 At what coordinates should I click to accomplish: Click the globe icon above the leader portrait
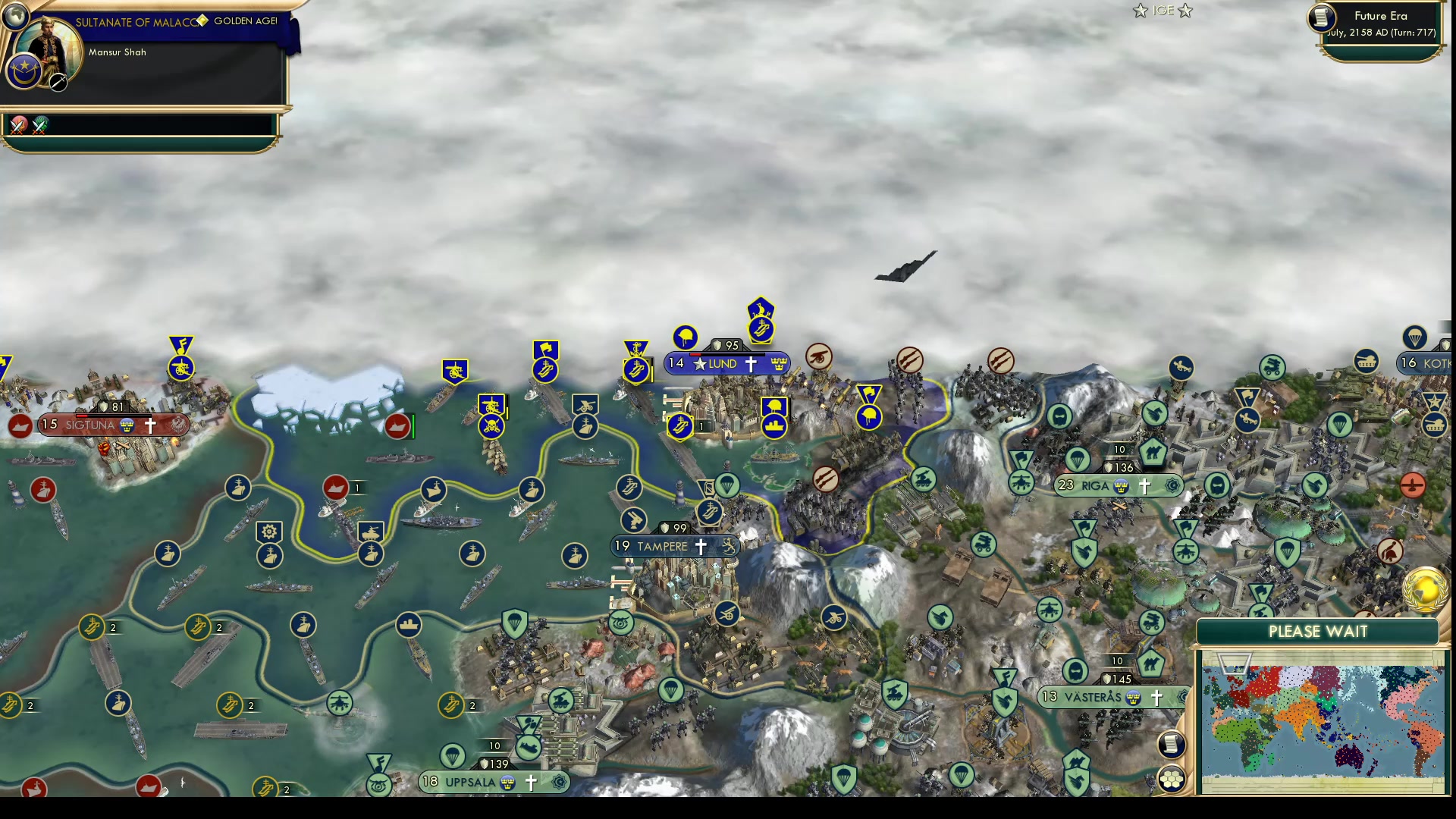[x=14, y=14]
